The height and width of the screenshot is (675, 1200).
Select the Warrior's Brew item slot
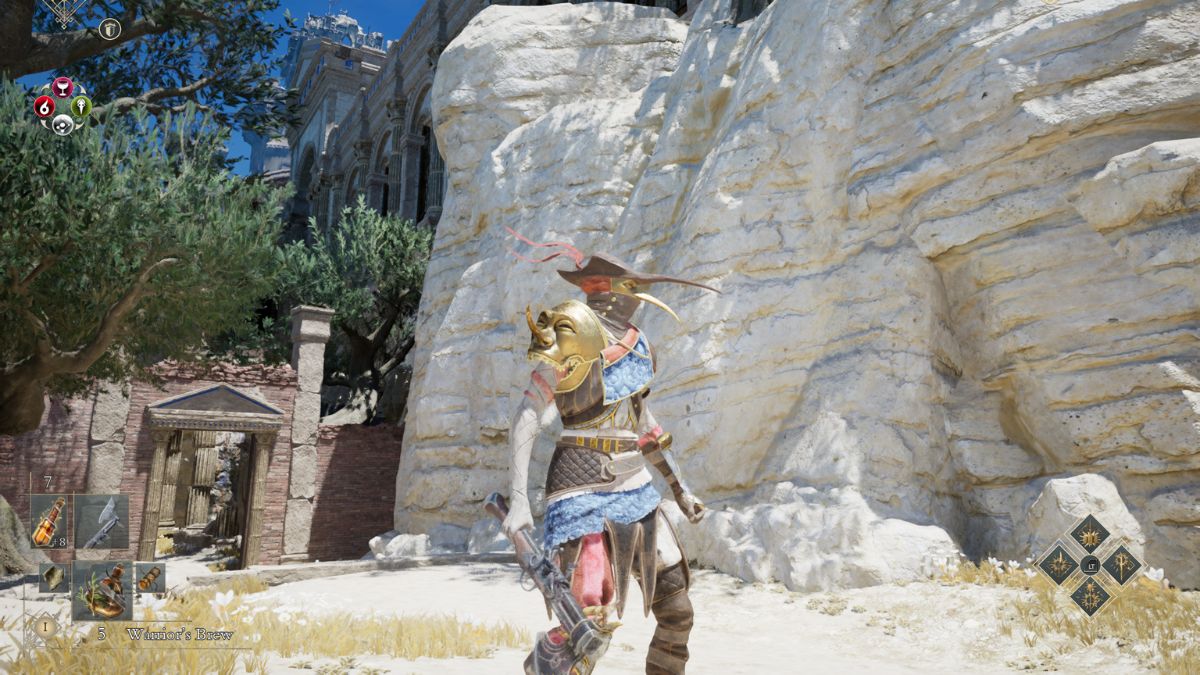(x=102, y=590)
